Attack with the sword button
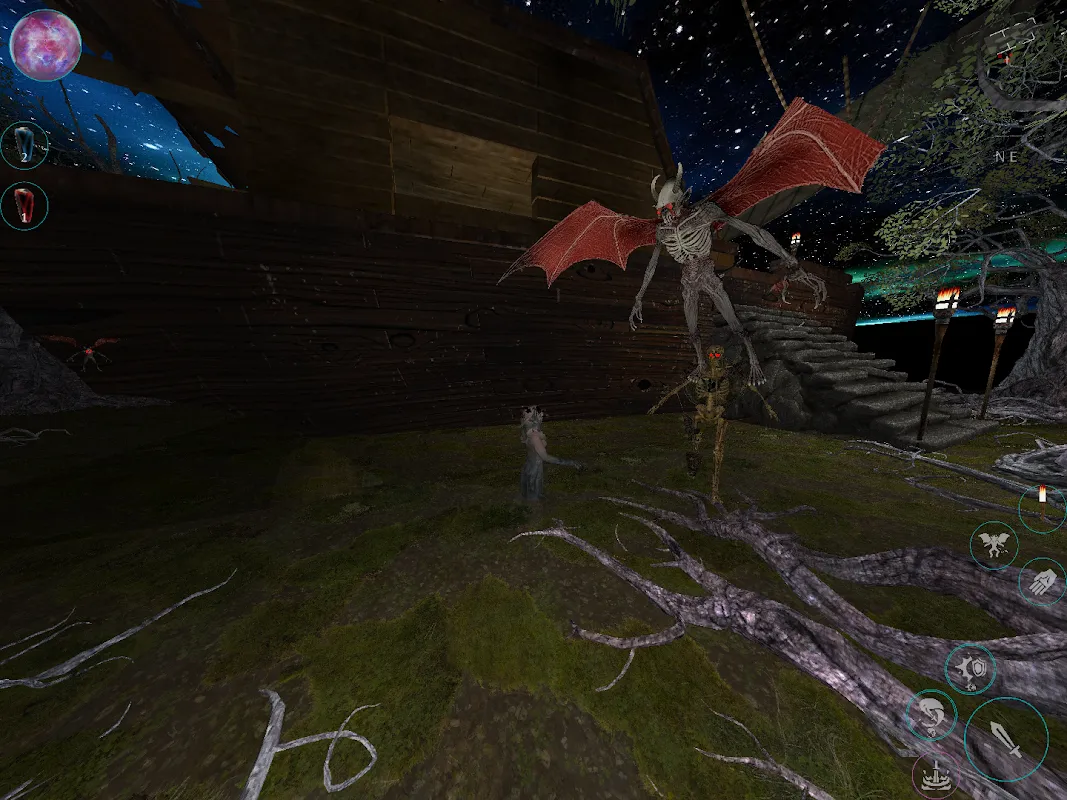Viewport: 1067px width, 800px height. pyautogui.click(x=1006, y=739)
